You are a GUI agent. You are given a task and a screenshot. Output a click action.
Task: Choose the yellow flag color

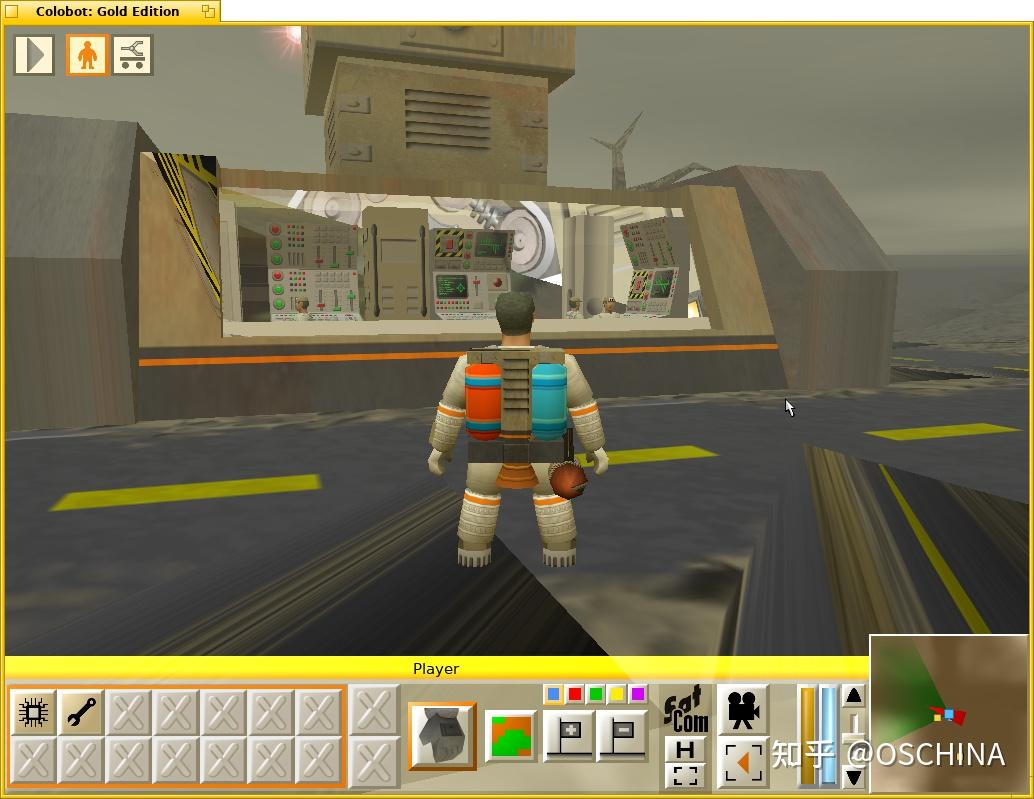pos(617,695)
